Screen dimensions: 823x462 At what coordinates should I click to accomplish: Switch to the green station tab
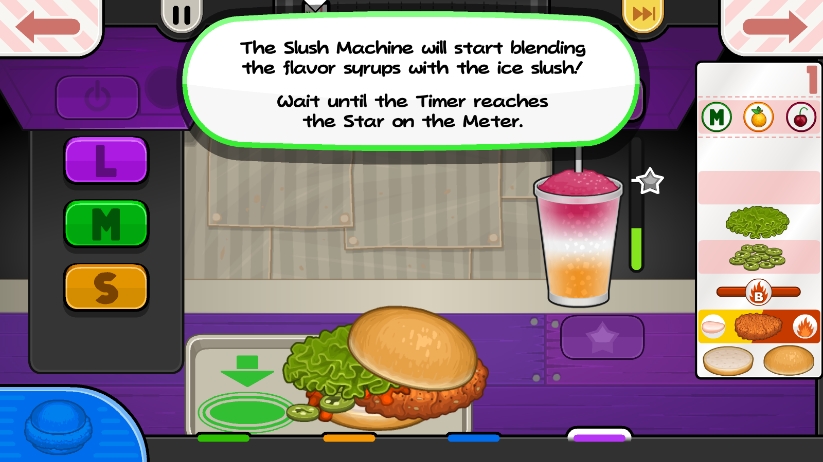pyautogui.click(x=223, y=438)
